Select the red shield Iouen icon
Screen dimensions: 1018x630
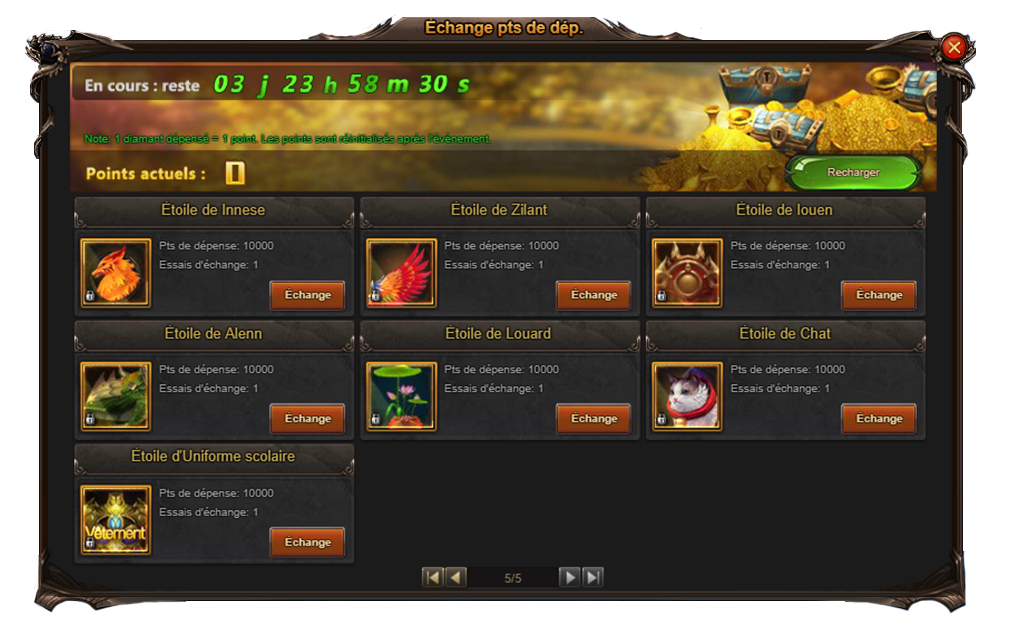point(687,273)
